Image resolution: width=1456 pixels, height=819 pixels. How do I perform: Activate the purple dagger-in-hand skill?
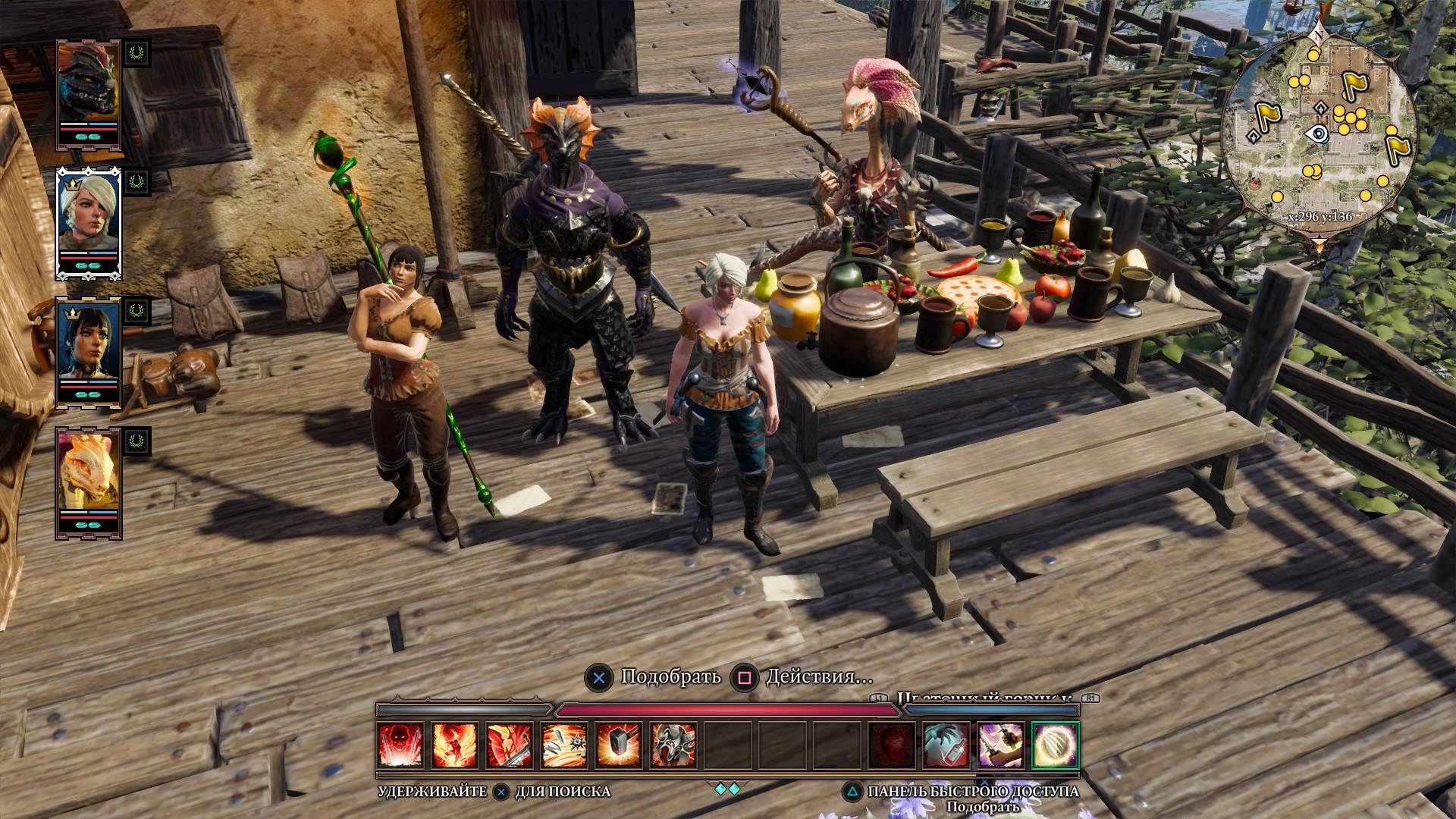1001,745
